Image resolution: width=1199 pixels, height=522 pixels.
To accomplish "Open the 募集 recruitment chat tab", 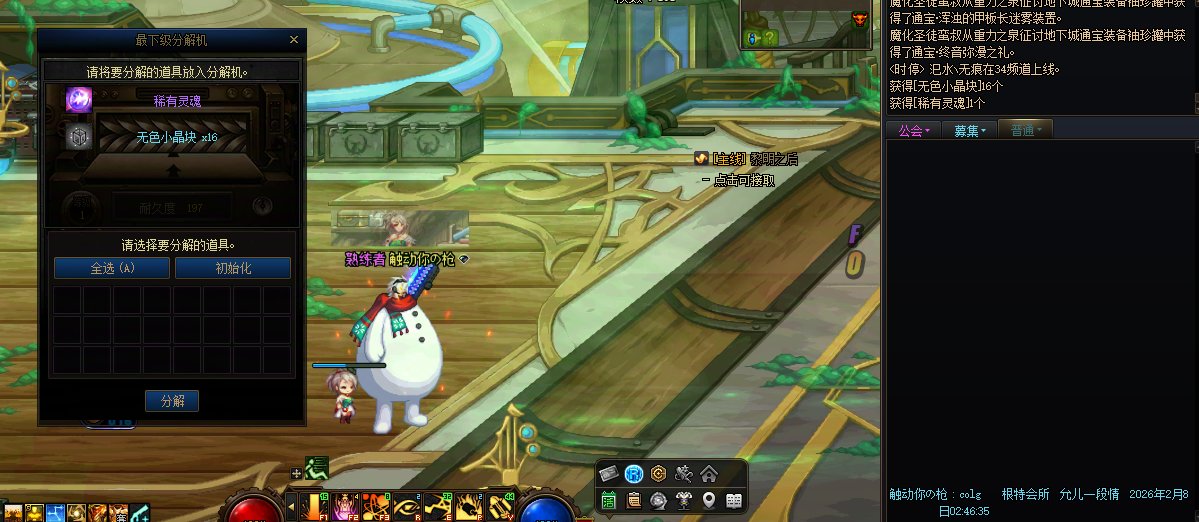I will pos(969,130).
